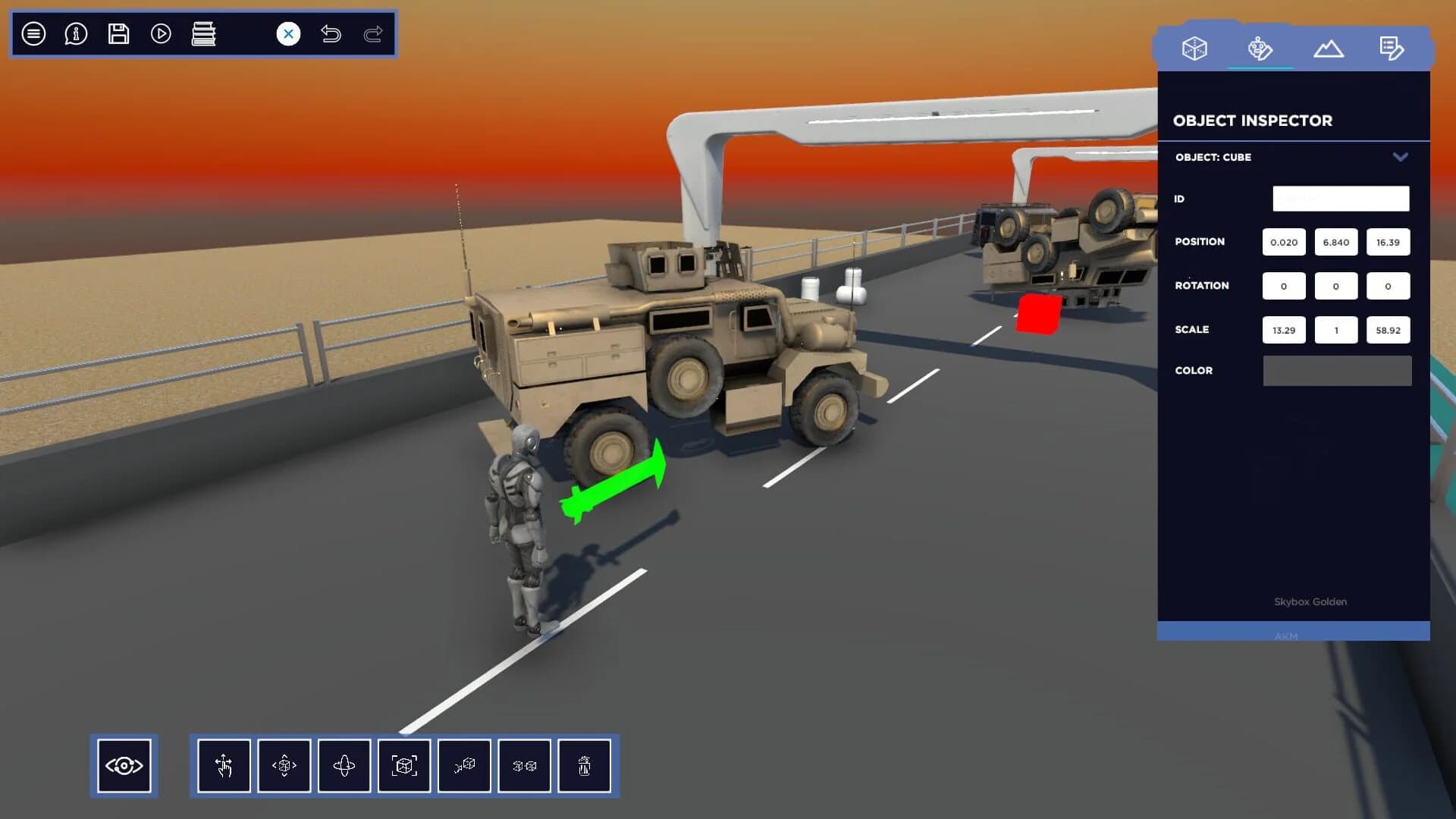Screen dimensions: 1456x819
Task: Switch to the cube objects tab
Action: tap(1194, 48)
